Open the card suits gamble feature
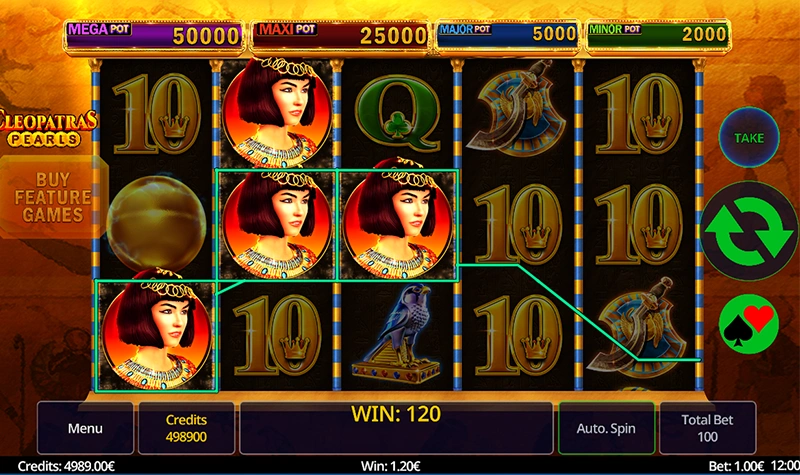 click(x=748, y=322)
